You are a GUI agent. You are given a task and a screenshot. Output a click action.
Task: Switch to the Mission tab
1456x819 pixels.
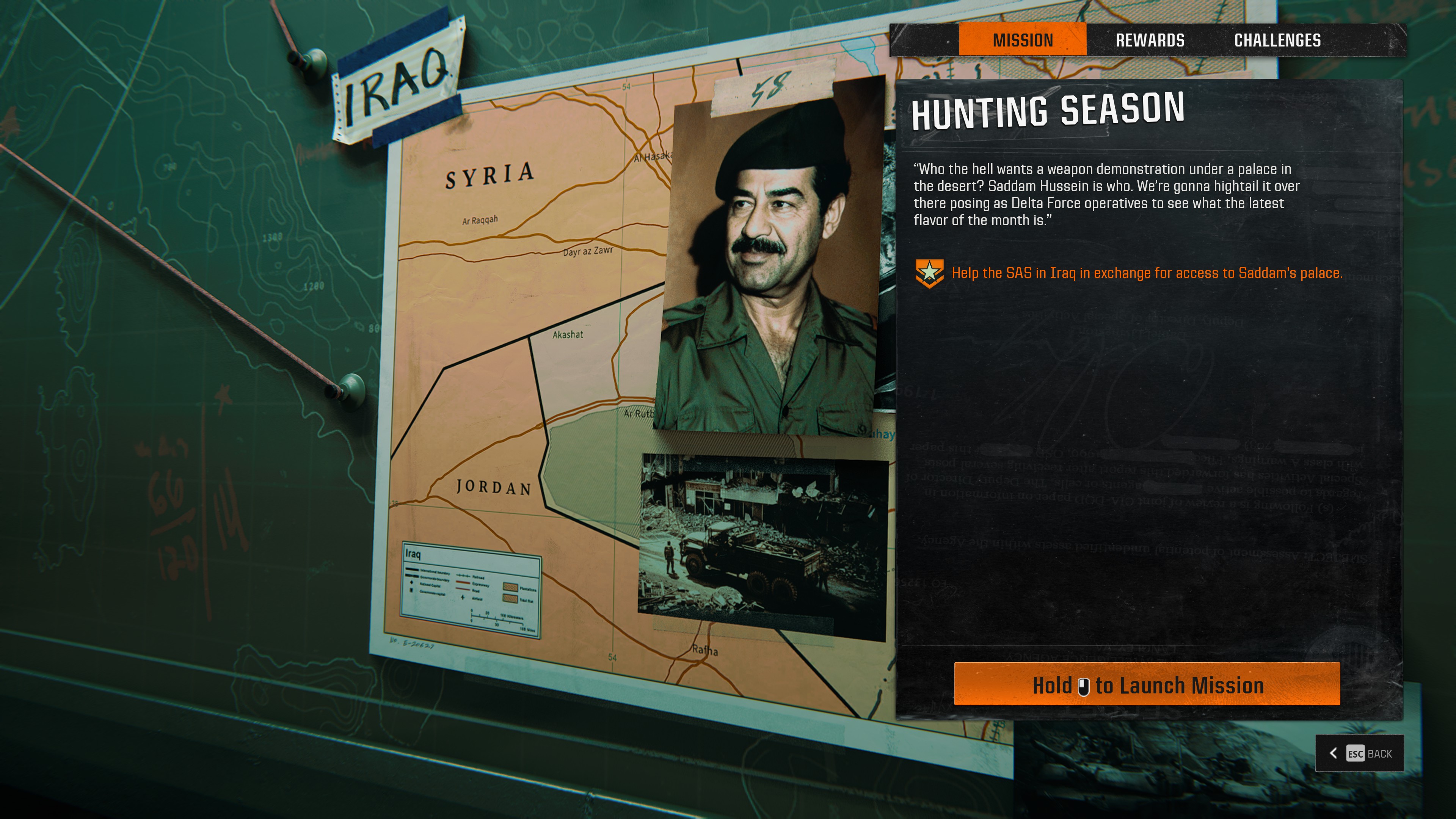click(1023, 40)
